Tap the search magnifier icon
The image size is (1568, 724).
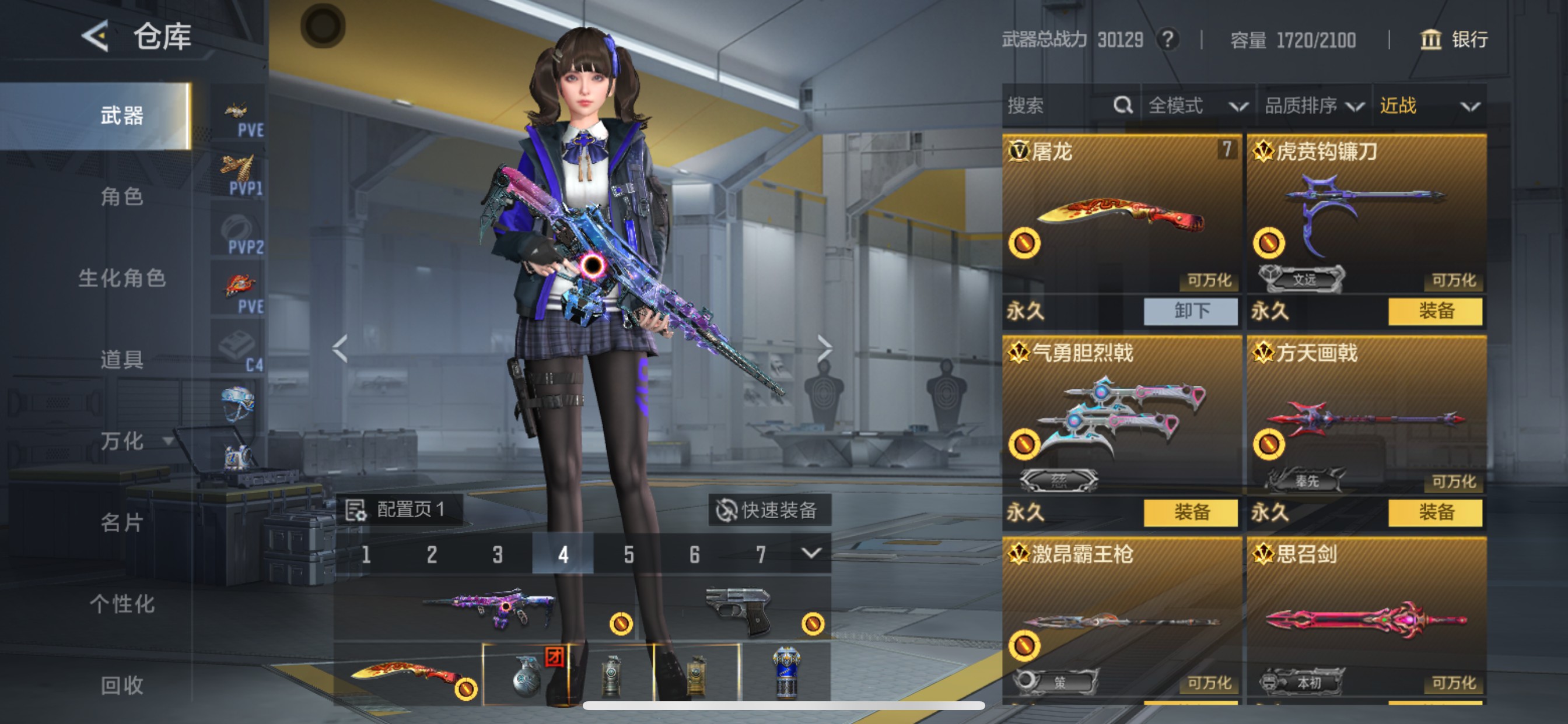(x=1122, y=106)
